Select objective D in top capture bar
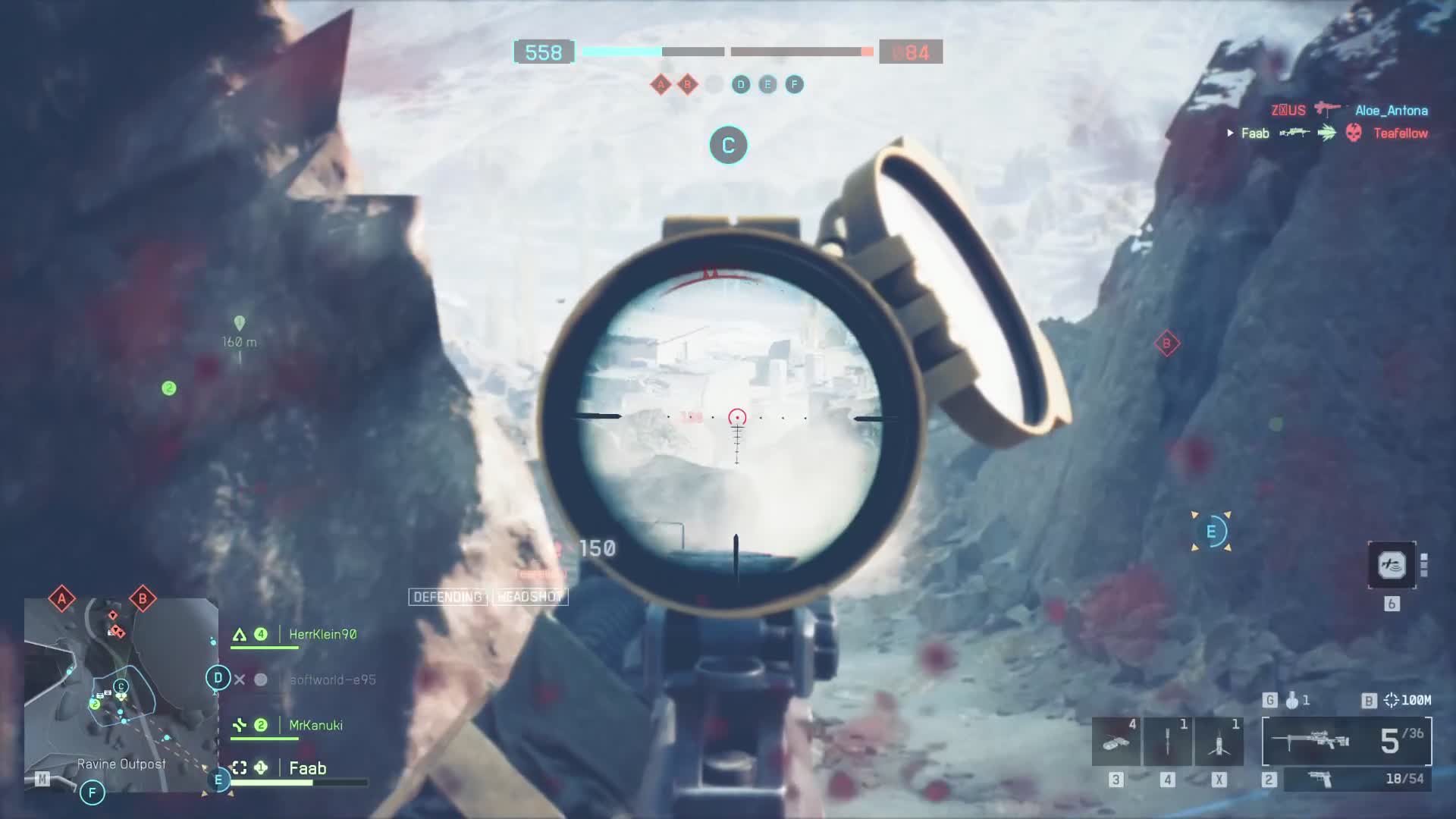The image size is (1456, 819). [x=741, y=84]
